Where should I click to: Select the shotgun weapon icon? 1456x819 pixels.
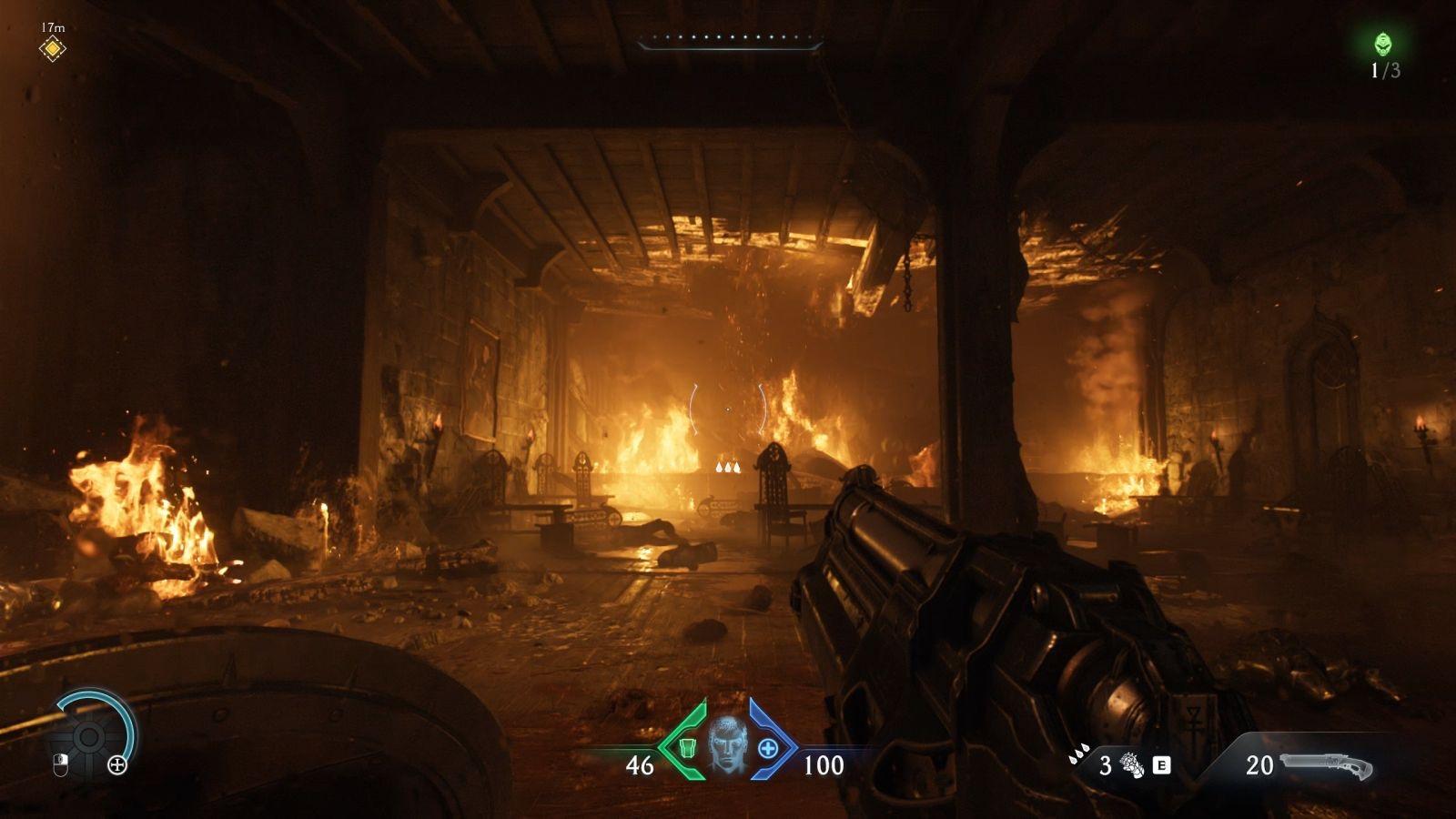click(1325, 766)
